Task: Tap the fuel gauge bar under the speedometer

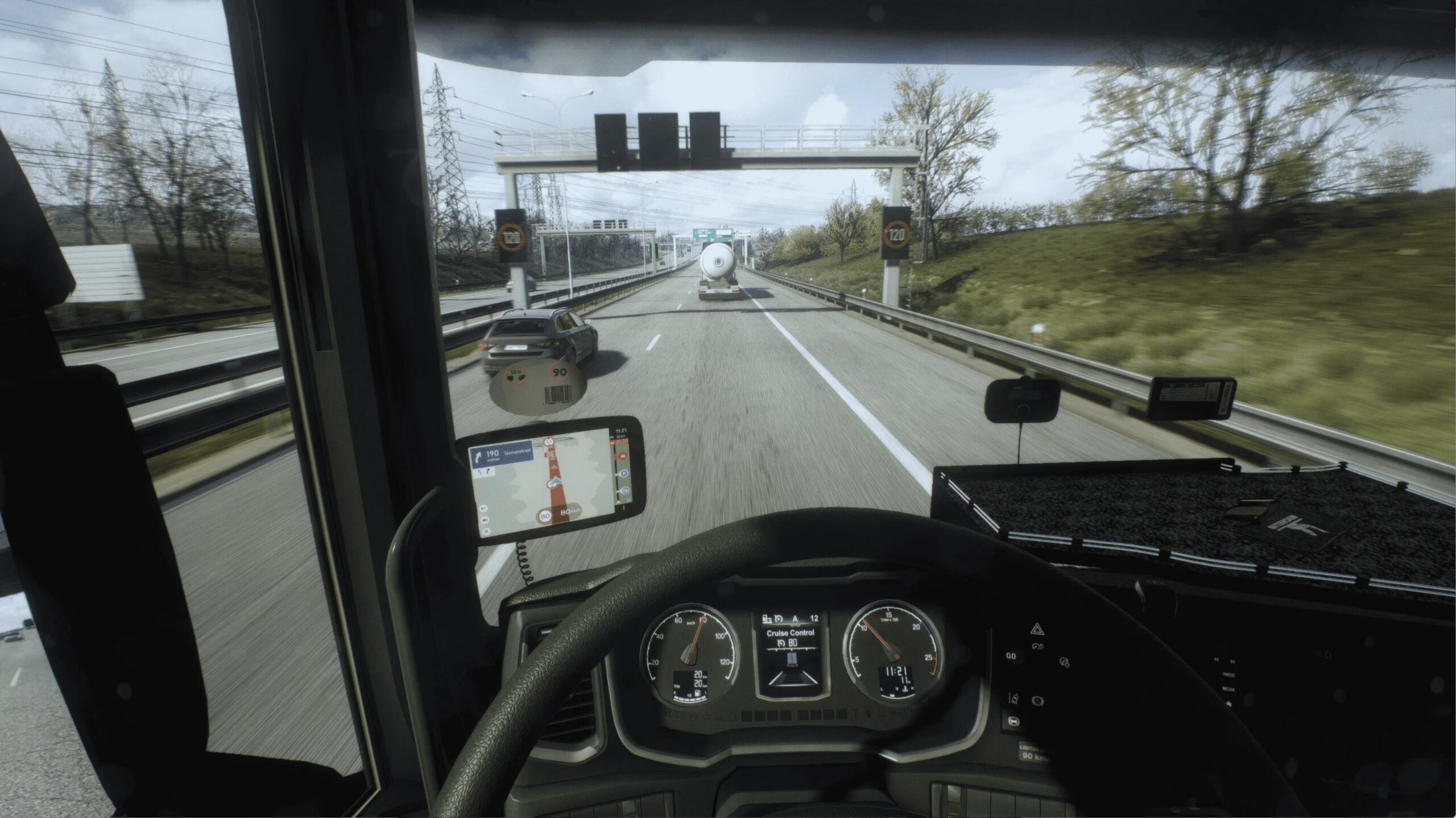Action: (689, 698)
